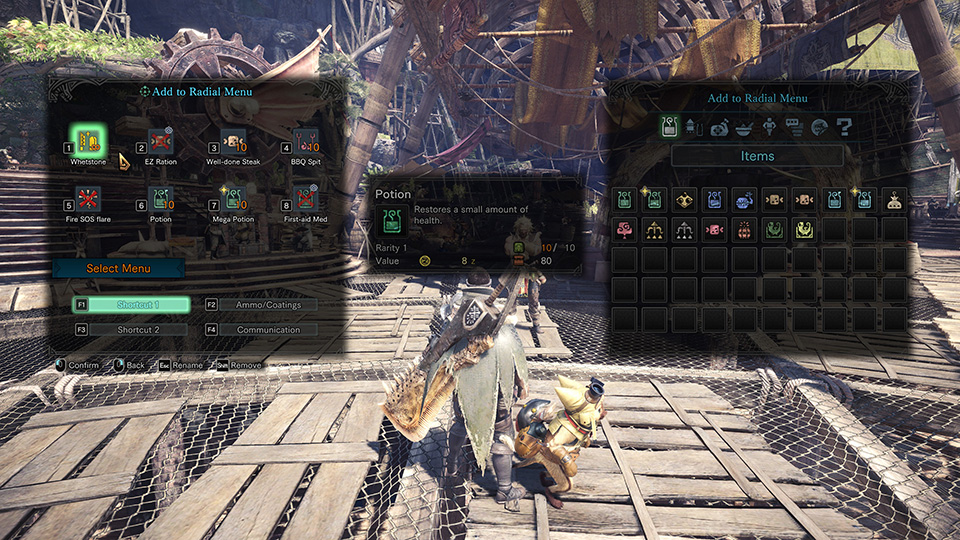Choose the purple bottle item in the grid
960x540 pixels.
[x=713, y=199]
